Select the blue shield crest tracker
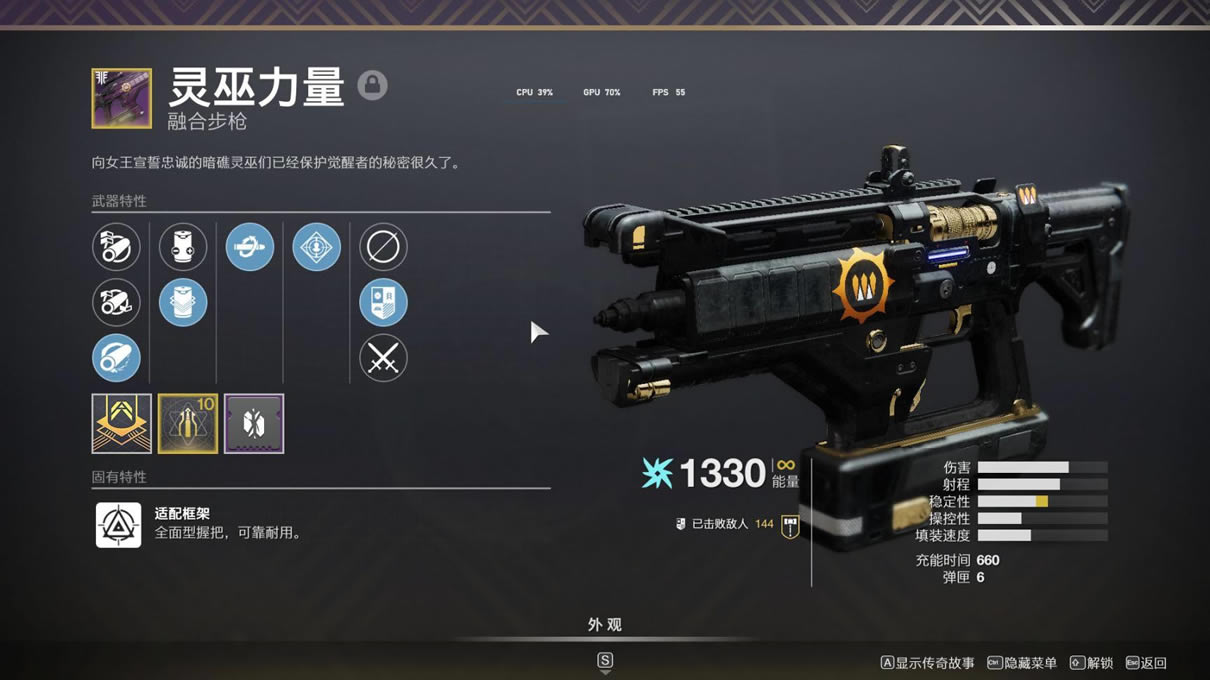 (x=383, y=302)
